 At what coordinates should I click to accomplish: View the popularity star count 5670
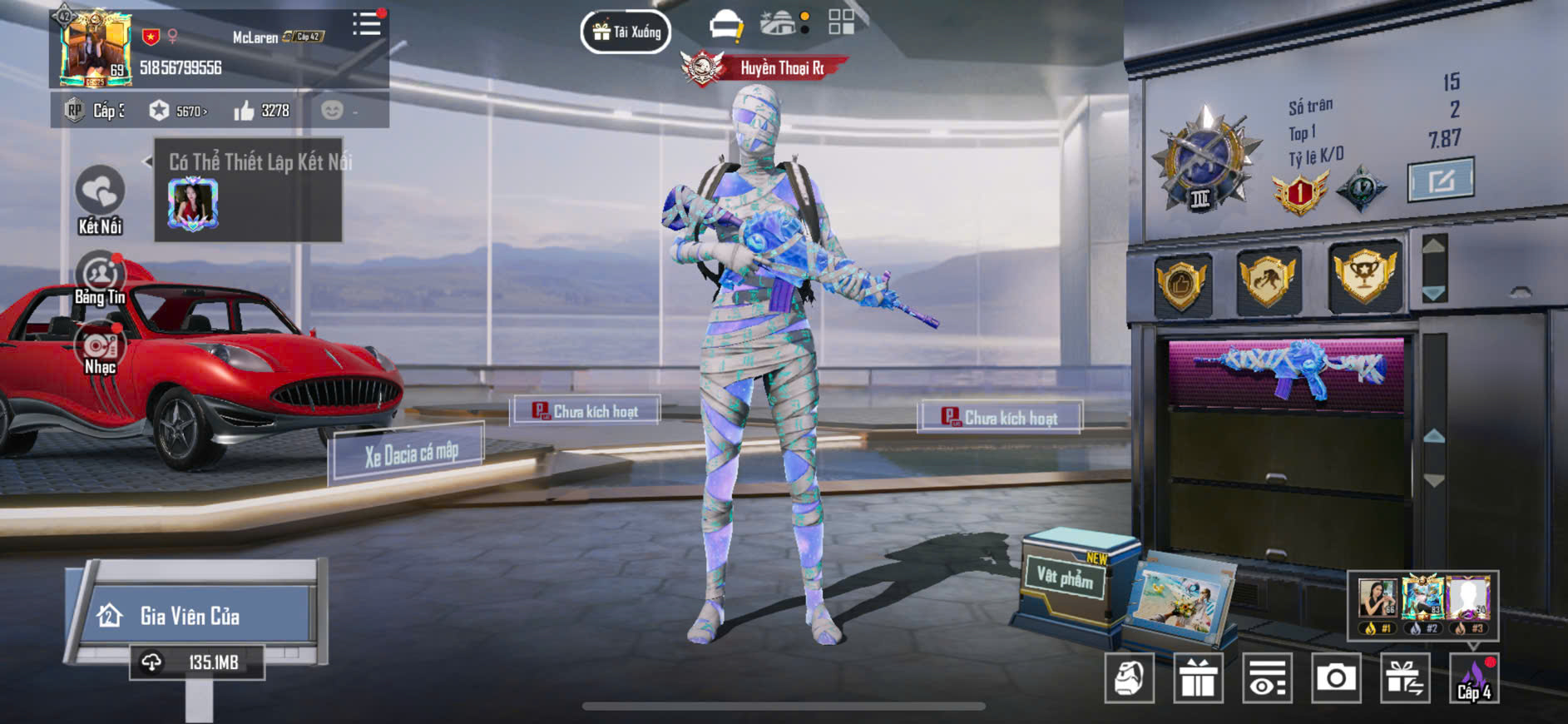coord(178,111)
